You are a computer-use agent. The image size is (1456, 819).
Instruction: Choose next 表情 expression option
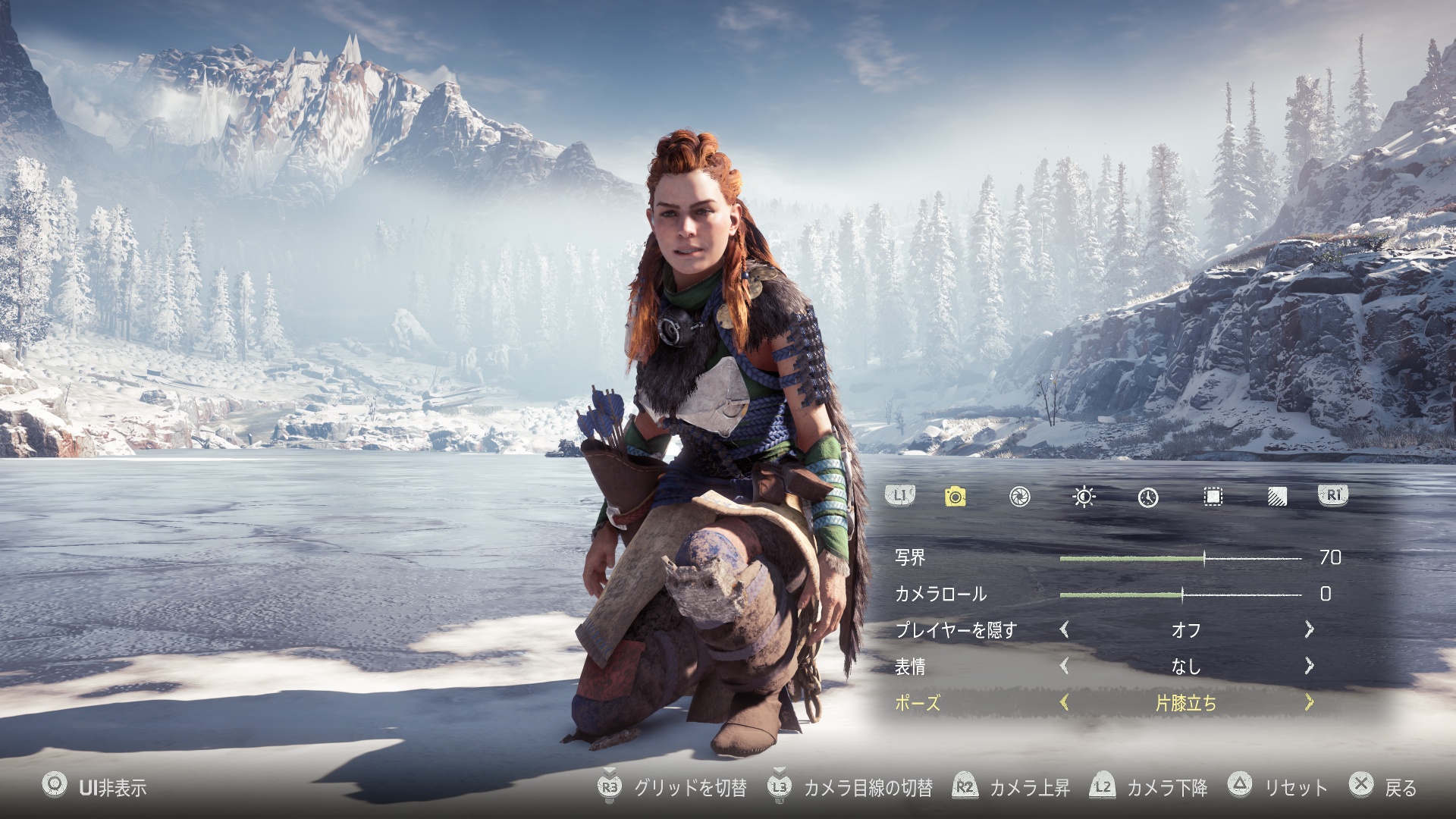(x=1309, y=666)
